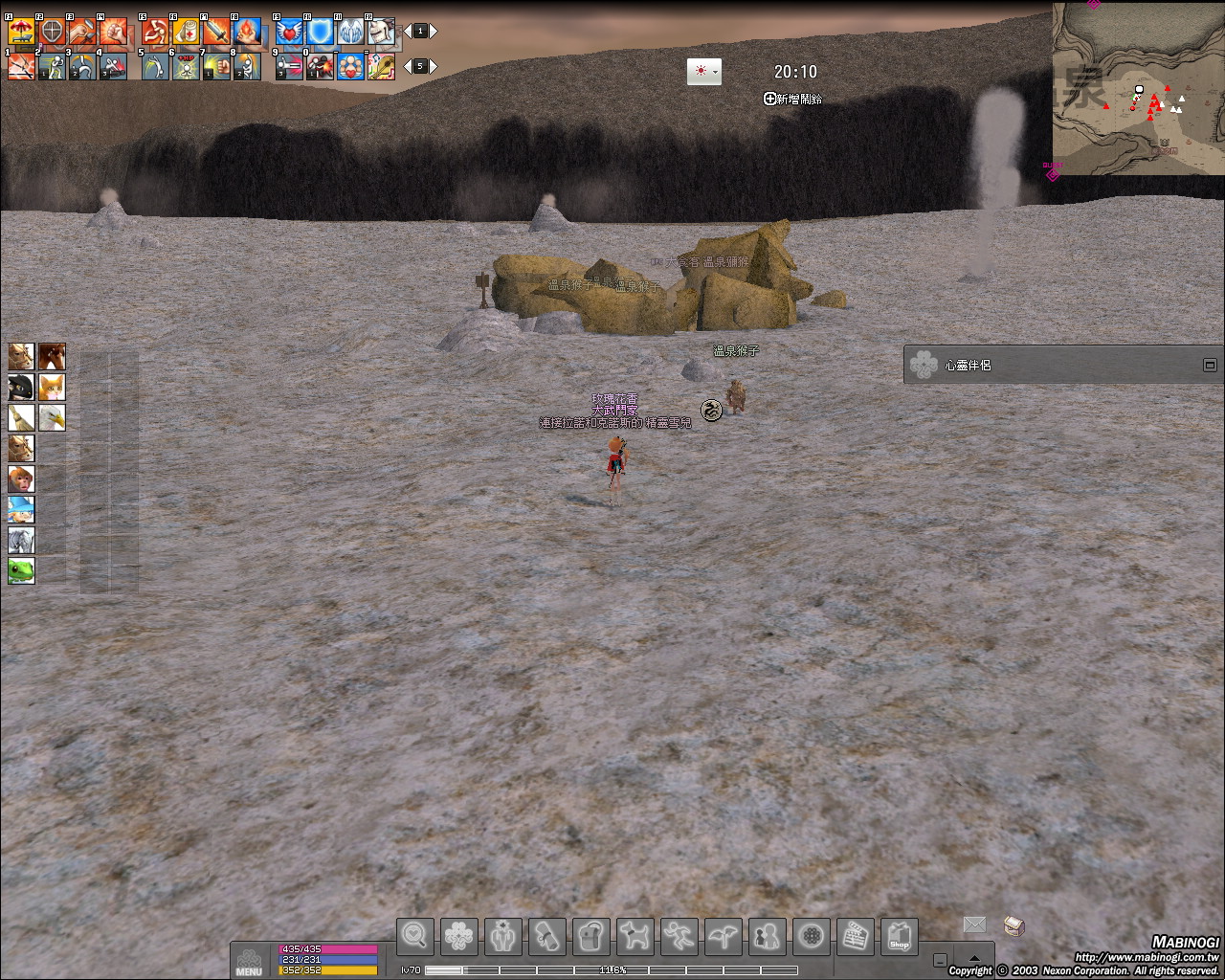
Task: Select the sword attack skill icon
Action: 216,33
